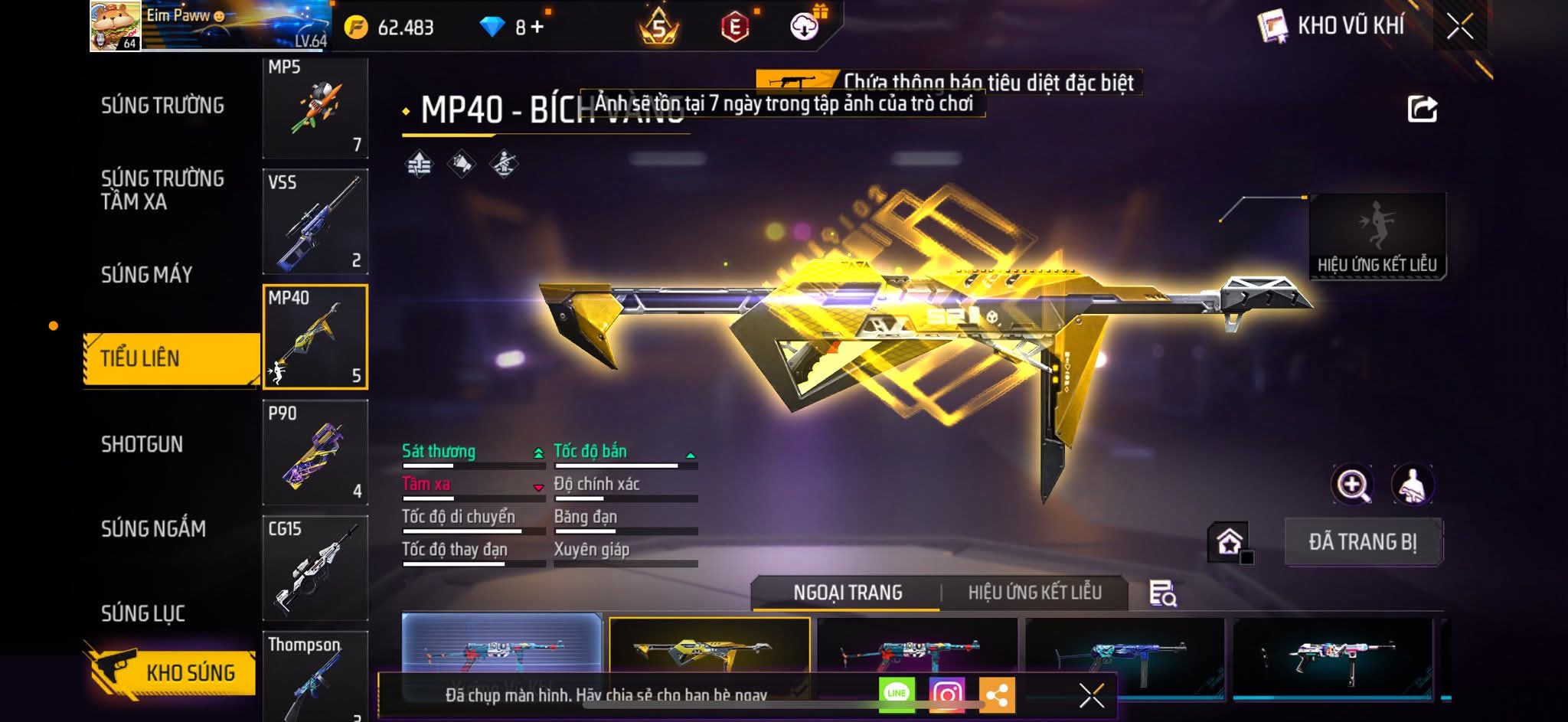1568x722 pixels.
Task: Open the Súng Trường Tầm Xa category
Action: [162, 190]
